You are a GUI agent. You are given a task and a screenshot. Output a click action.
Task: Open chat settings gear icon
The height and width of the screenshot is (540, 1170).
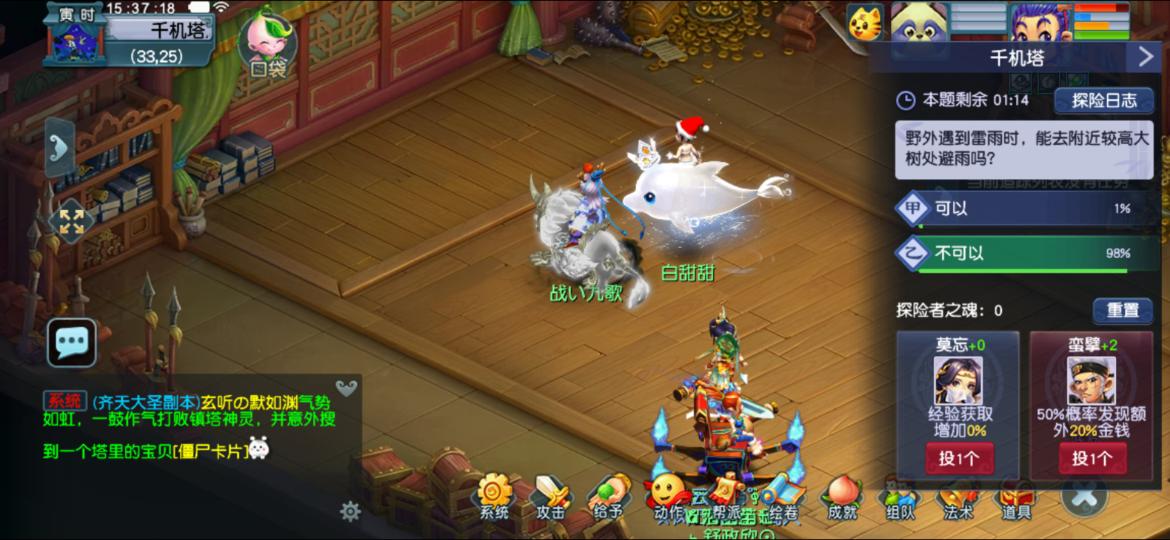click(x=350, y=511)
